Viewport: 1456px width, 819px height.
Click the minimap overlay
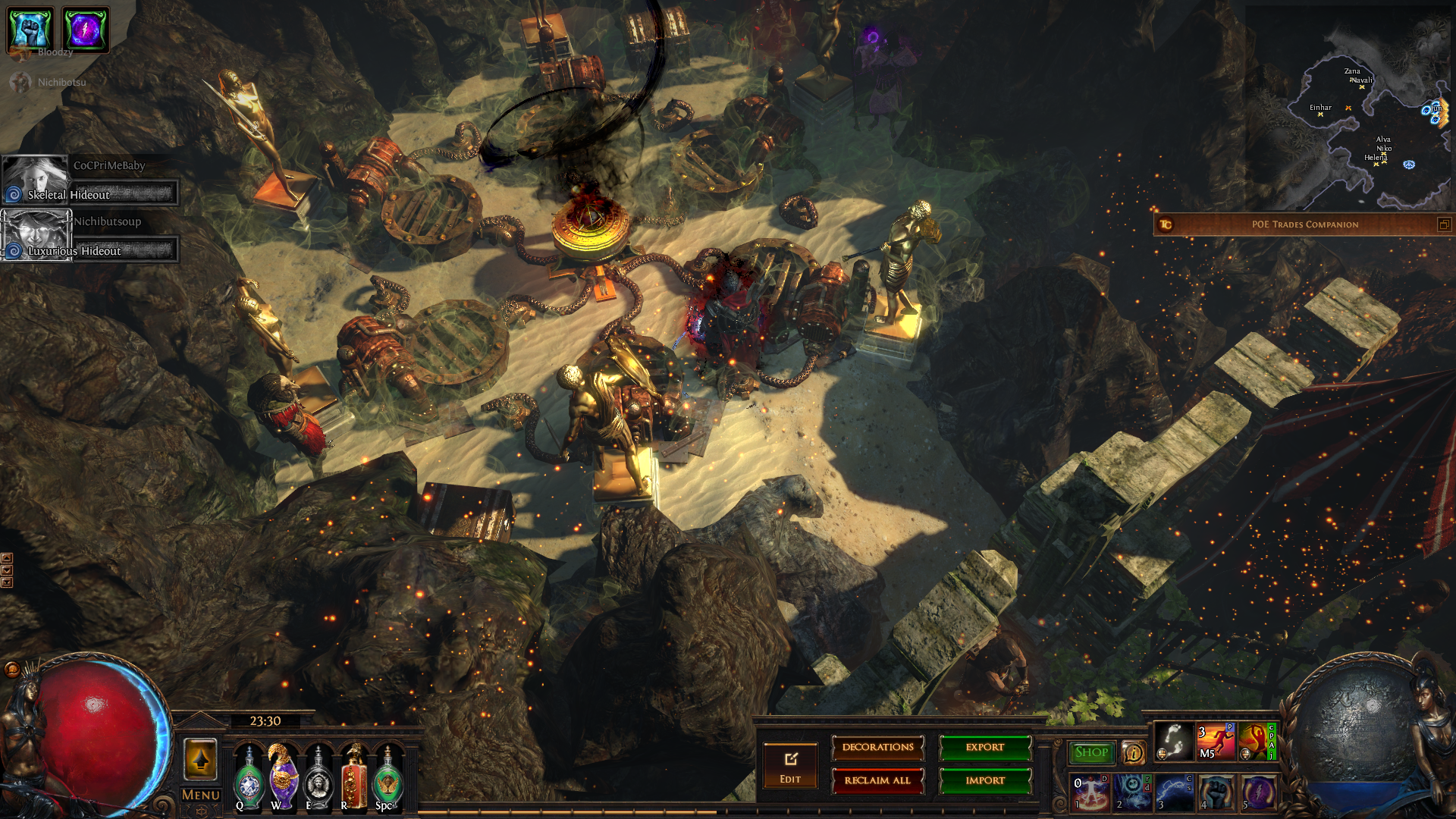pyautogui.click(x=1357, y=114)
